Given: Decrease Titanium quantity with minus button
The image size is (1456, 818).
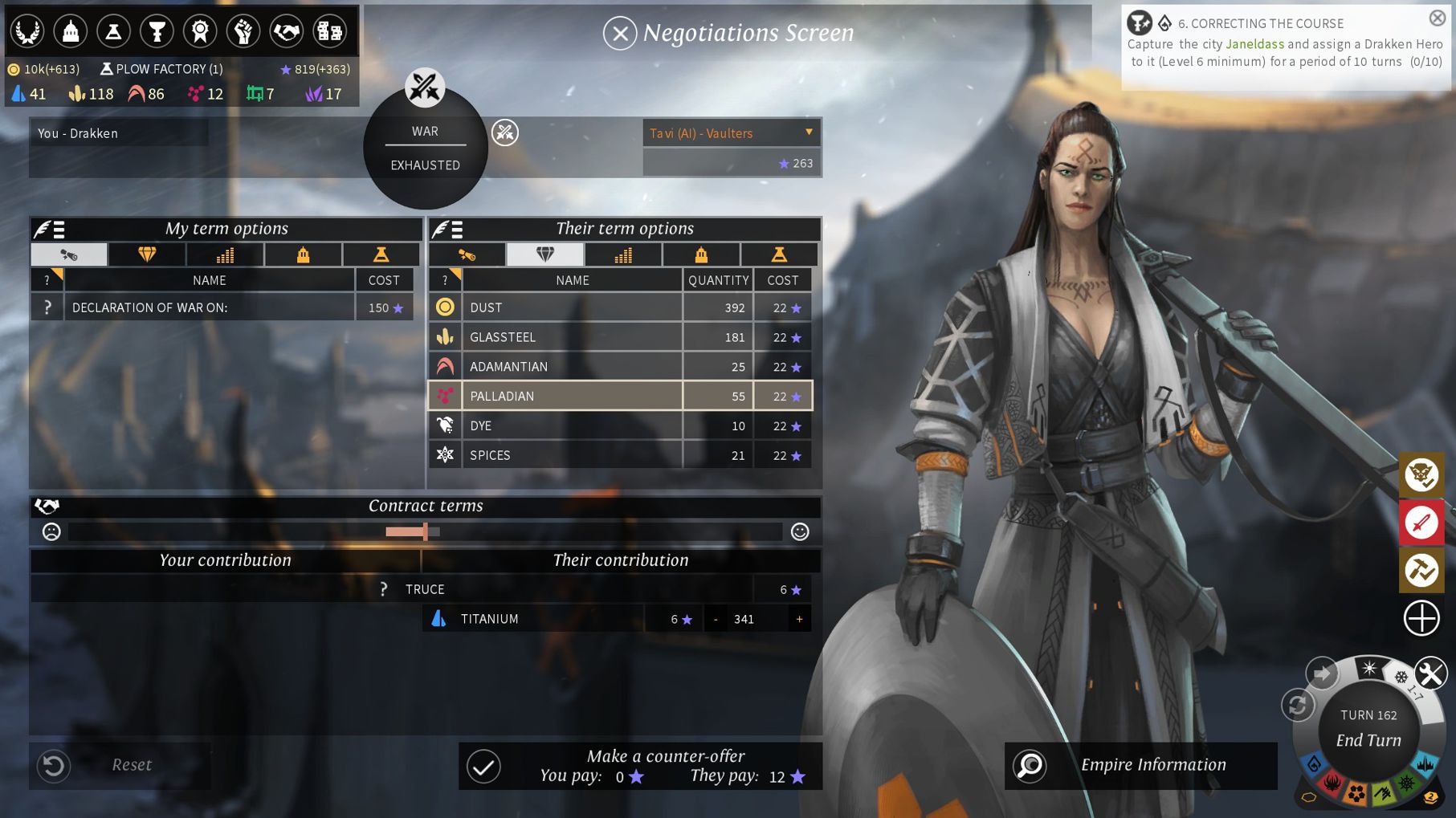Looking at the screenshot, I should coord(716,619).
